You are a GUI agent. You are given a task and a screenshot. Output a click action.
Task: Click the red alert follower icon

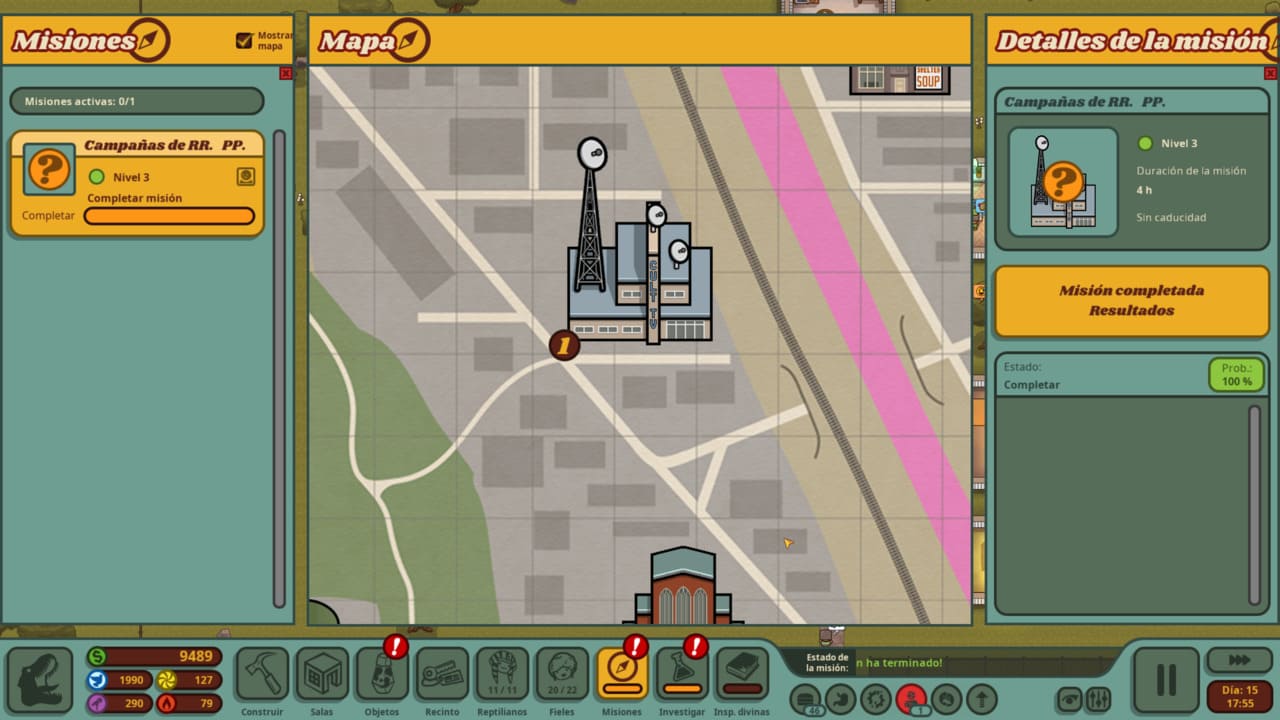coord(910,698)
